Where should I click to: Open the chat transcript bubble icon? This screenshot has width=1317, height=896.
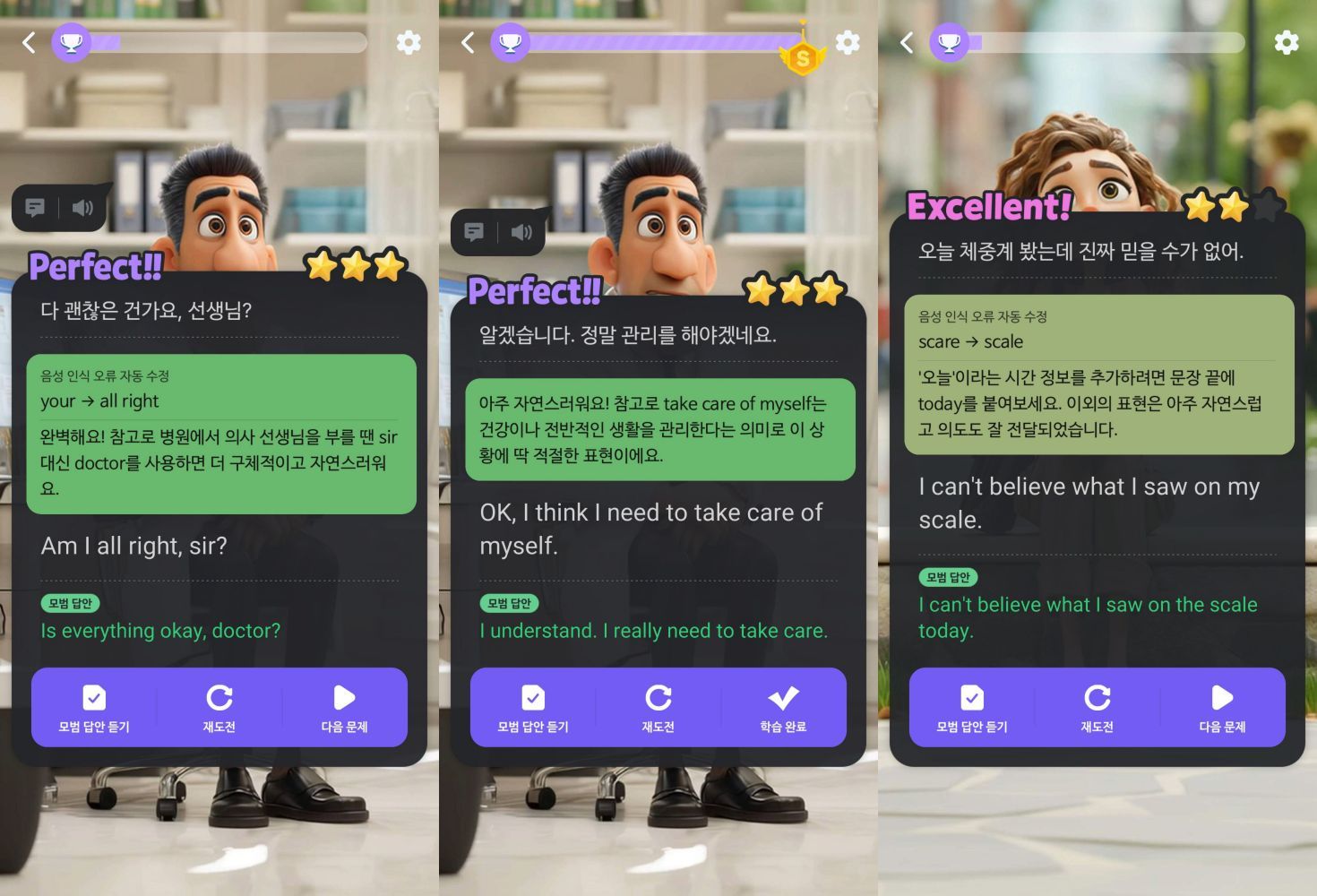36,208
